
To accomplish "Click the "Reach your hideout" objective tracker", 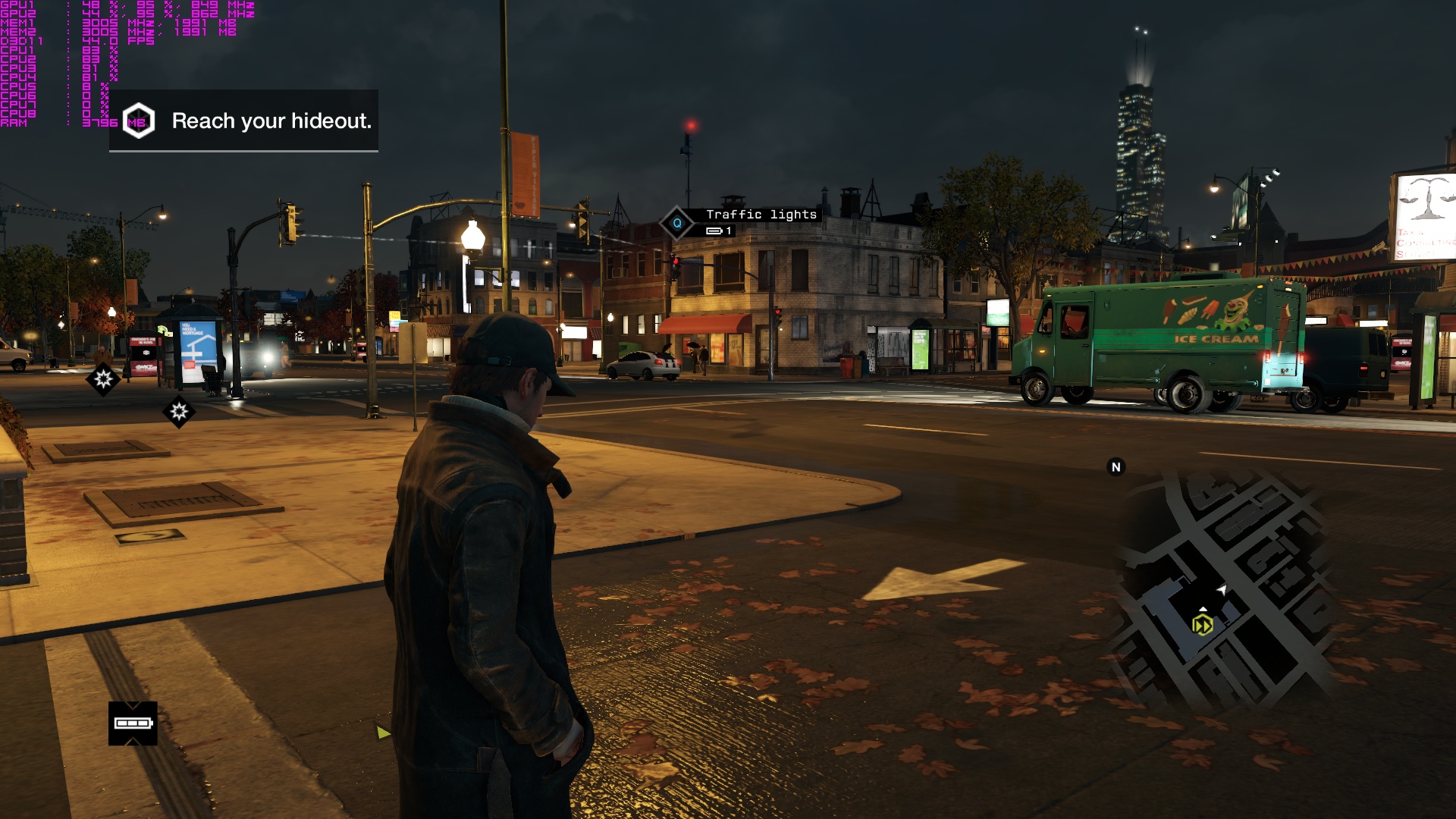I will click(244, 121).
